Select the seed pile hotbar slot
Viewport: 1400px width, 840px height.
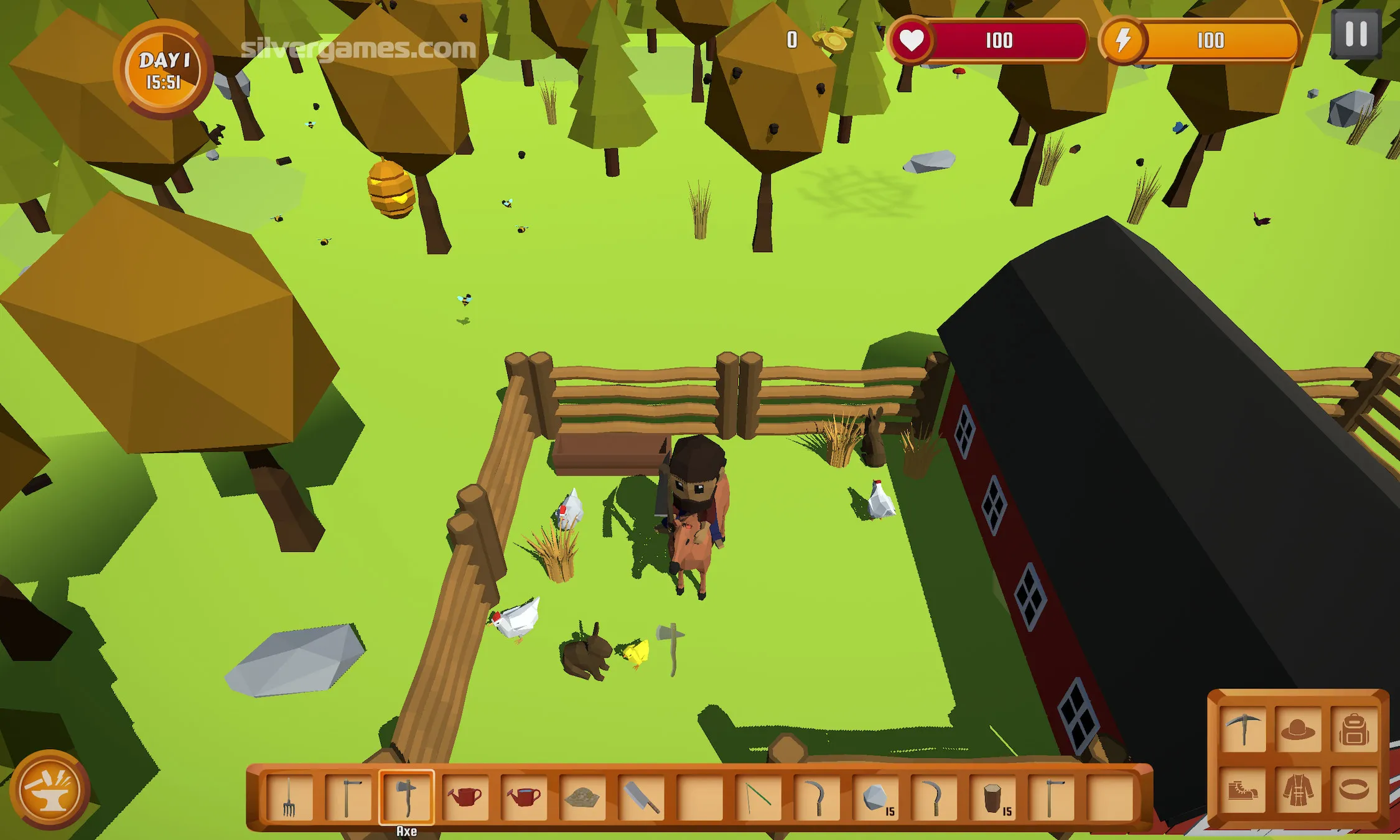(x=582, y=797)
